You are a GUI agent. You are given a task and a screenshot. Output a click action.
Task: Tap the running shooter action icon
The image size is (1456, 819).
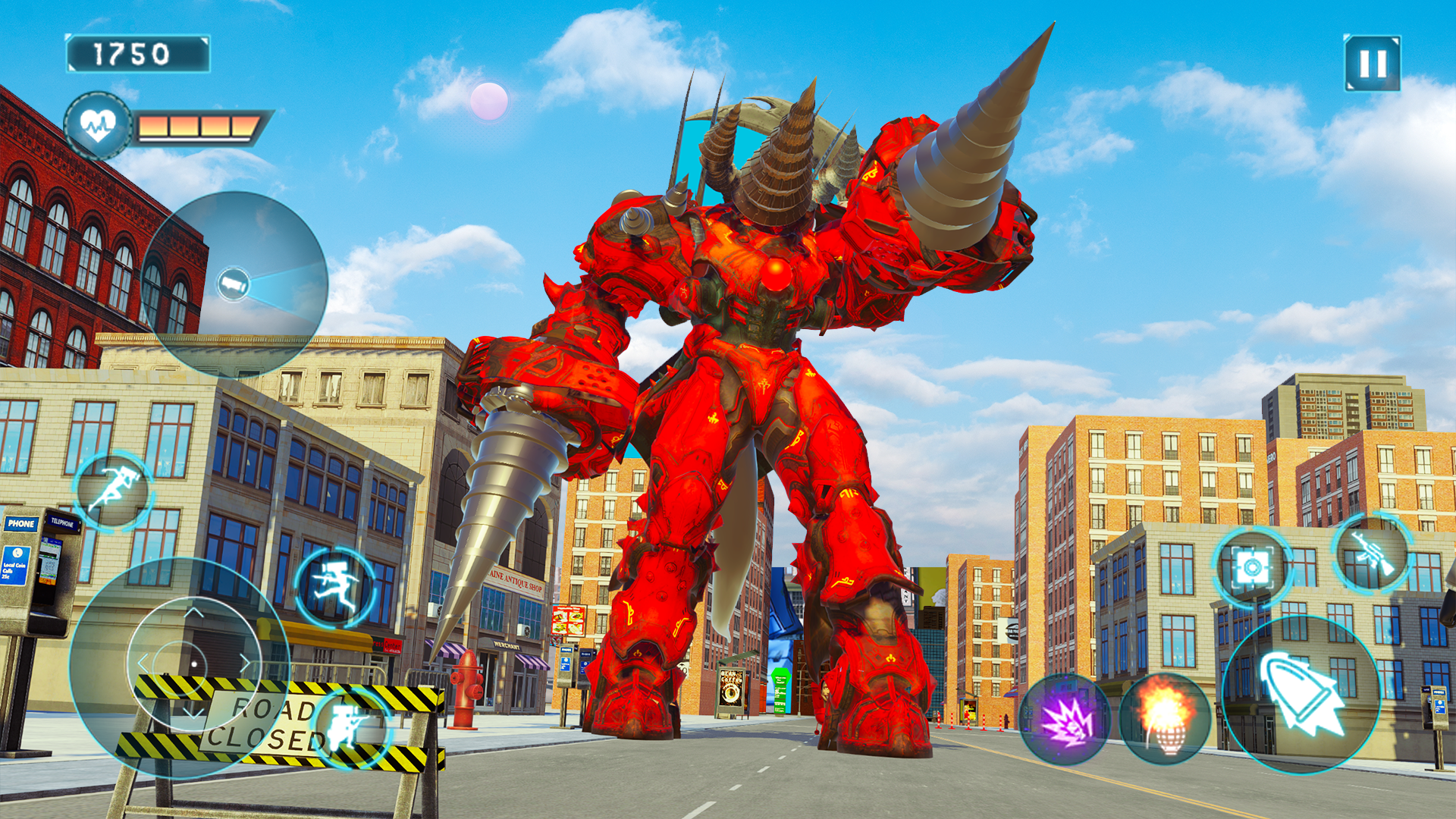334,587
